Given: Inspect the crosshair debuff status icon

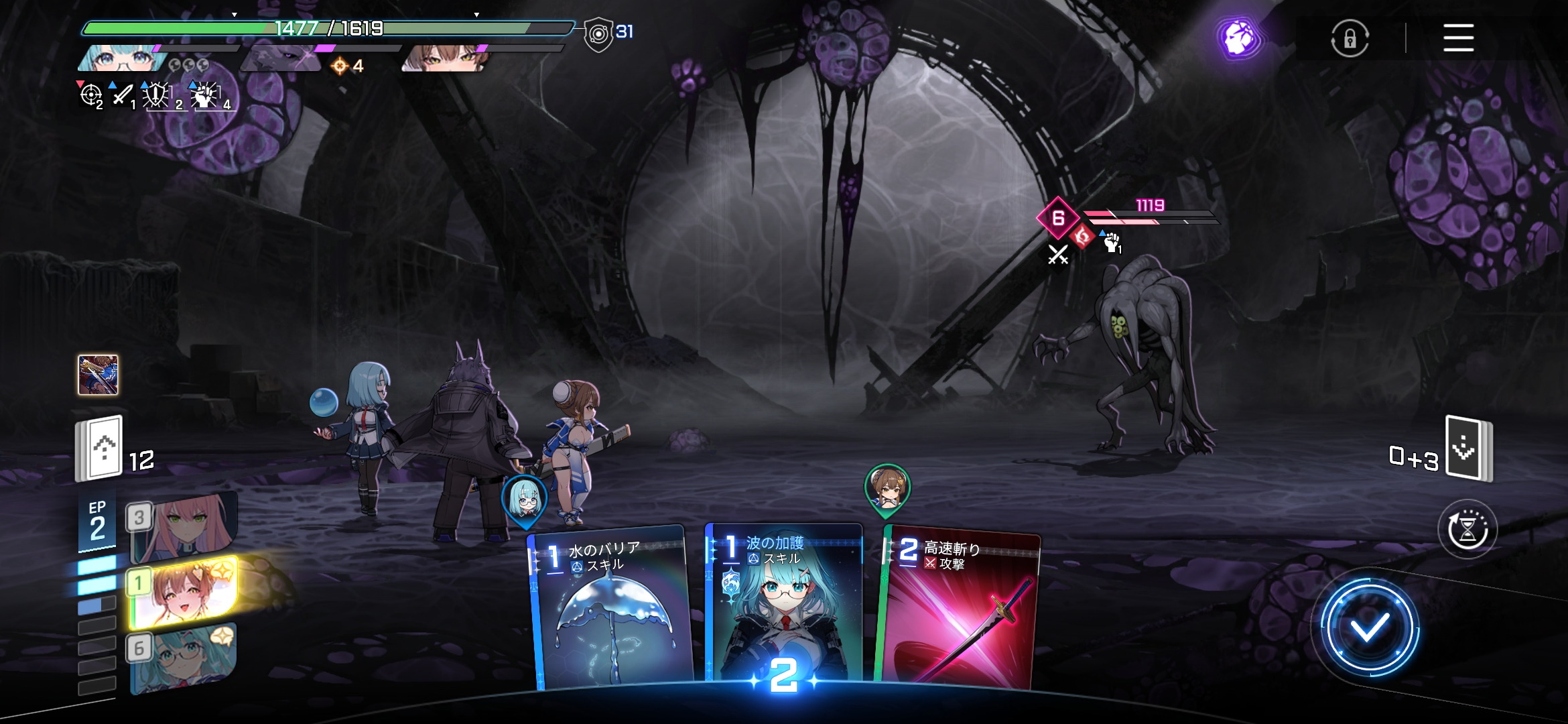Looking at the screenshot, I should point(90,95).
